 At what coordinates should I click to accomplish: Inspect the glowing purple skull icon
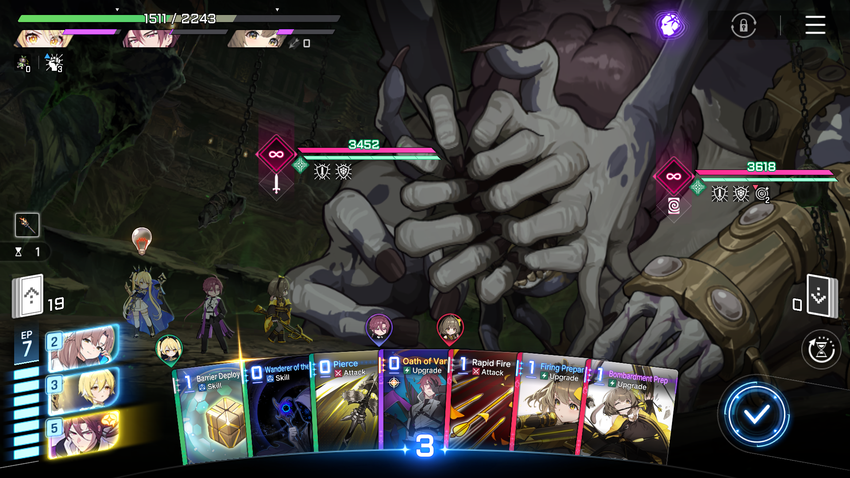[x=670, y=25]
